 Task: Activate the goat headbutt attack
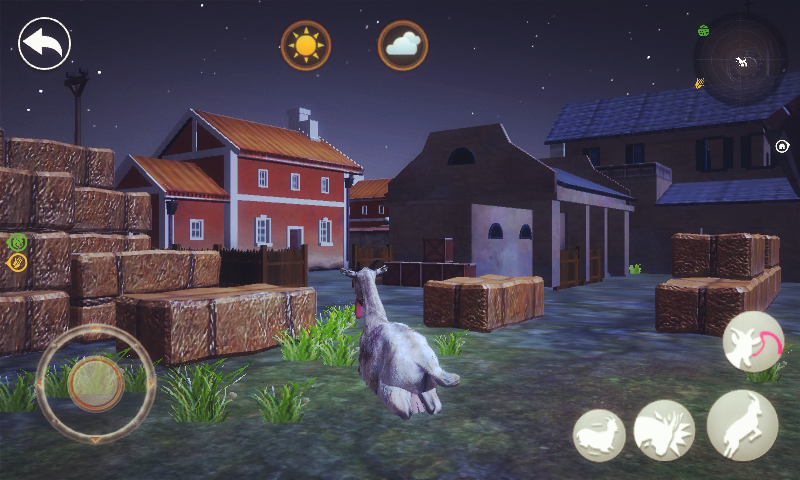[x=664, y=430]
